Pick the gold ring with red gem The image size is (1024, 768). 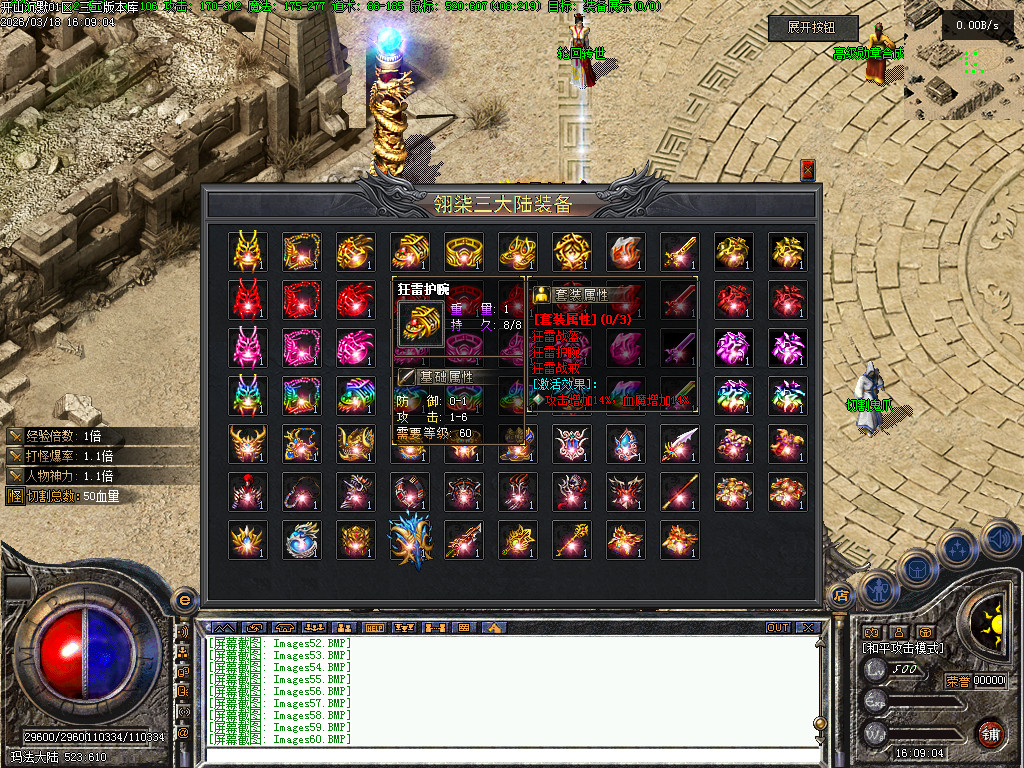[x=463, y=252]
